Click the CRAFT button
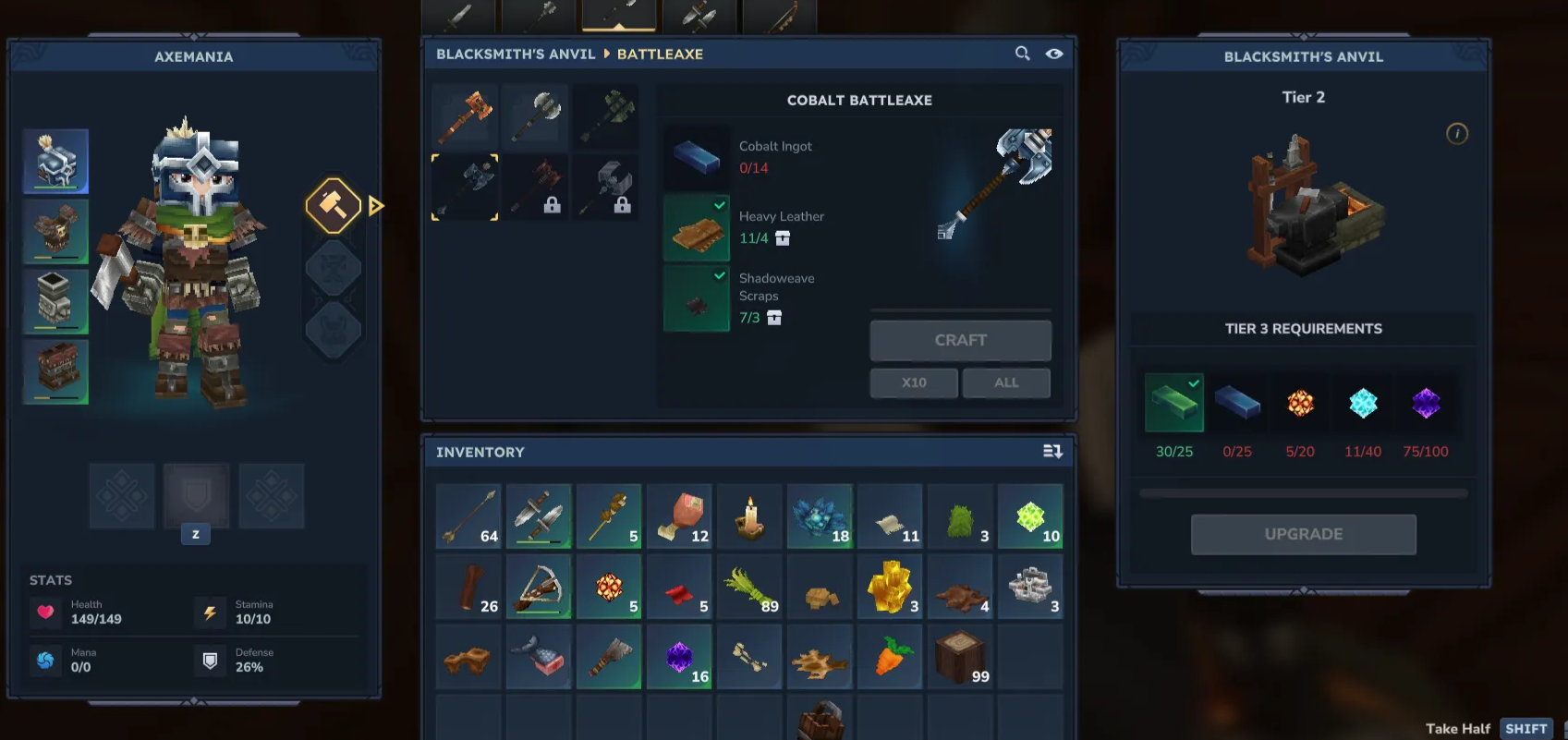This screenshot has height=740, width=1568. point(960,340)
